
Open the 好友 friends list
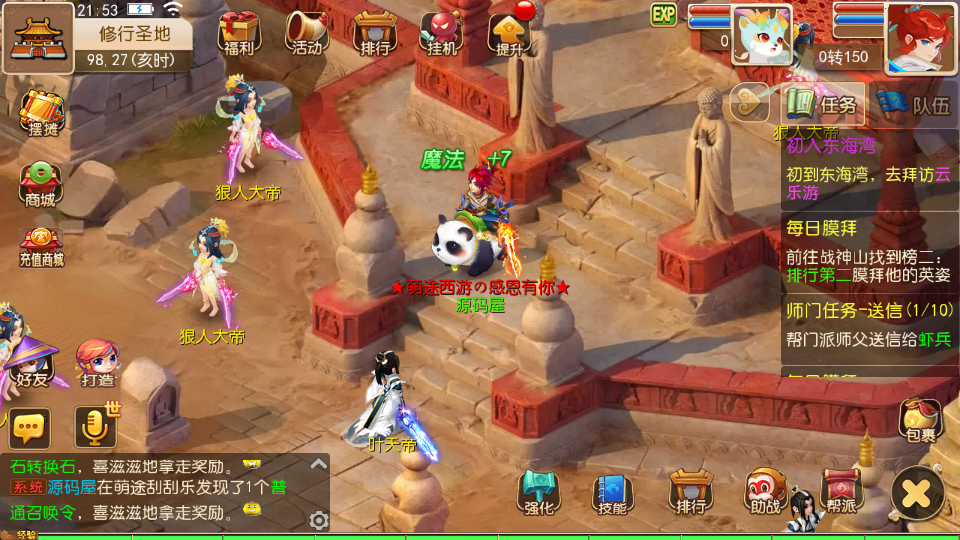(33, 362)
